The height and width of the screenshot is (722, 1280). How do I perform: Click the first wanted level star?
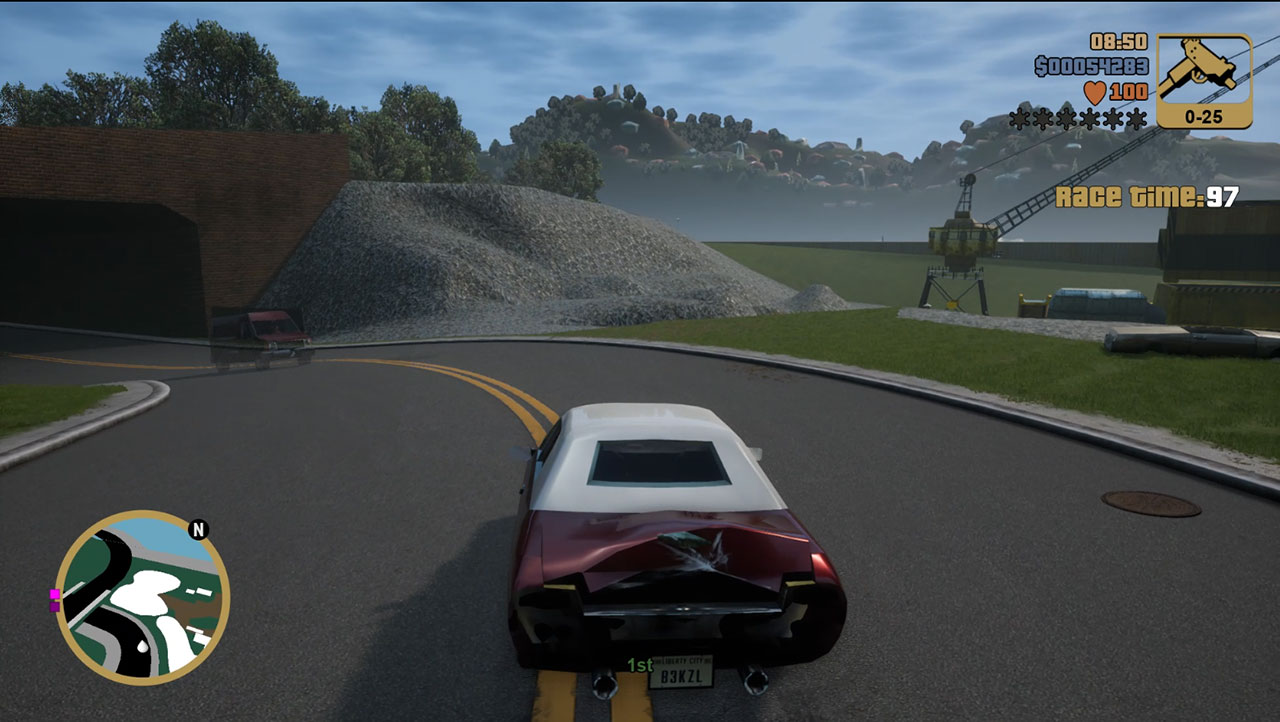pyautogui.click(x=1019, y=119)
